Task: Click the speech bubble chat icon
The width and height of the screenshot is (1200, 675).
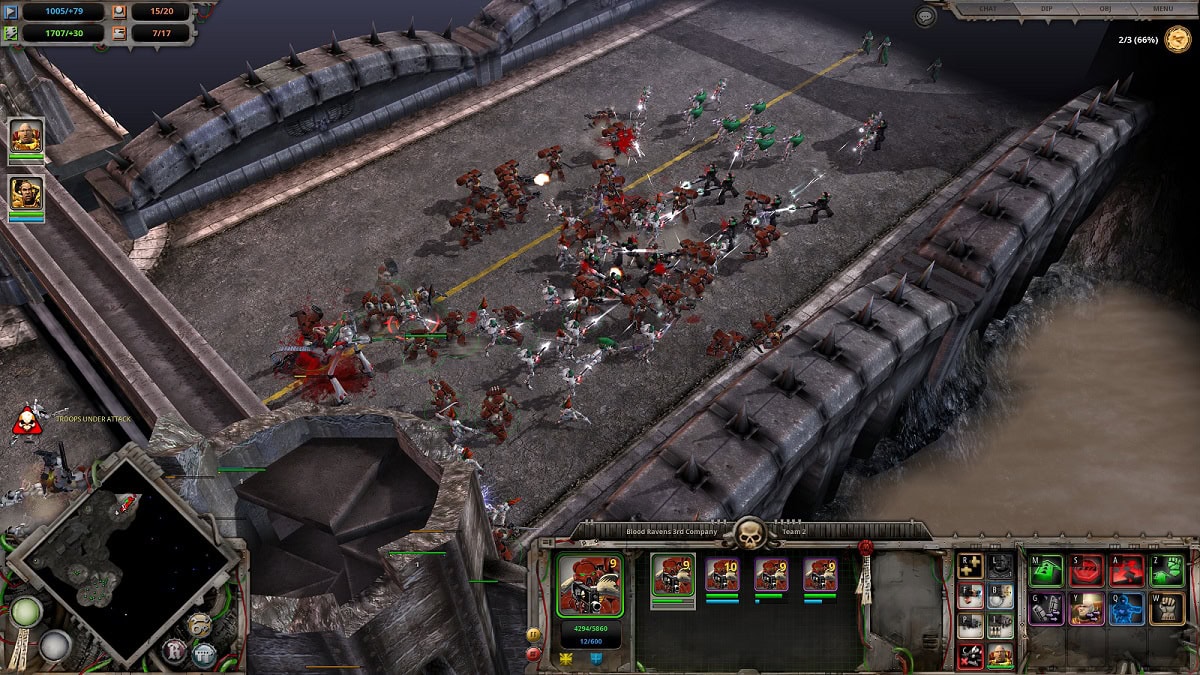Action: coord(925,15)
